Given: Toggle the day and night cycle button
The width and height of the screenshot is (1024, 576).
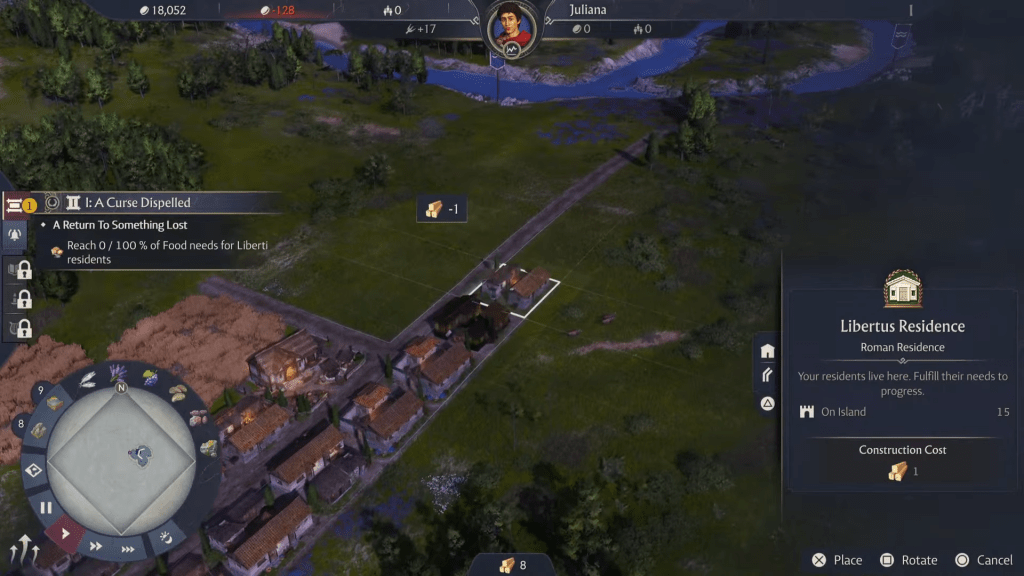Looking at the screenshot, I should tap(166, 539).
